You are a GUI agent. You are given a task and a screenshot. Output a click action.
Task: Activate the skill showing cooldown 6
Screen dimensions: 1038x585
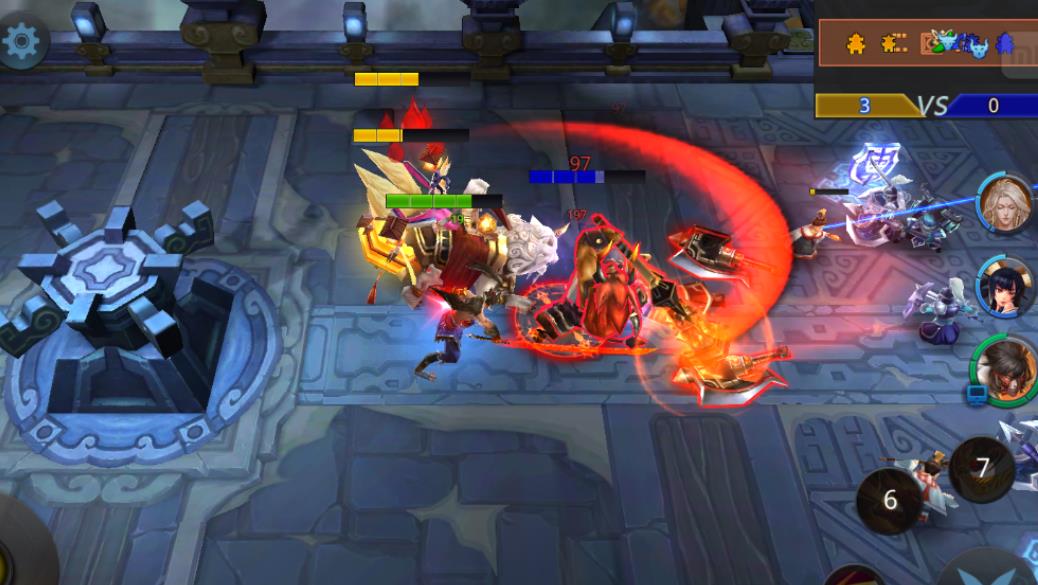[889, 500]
